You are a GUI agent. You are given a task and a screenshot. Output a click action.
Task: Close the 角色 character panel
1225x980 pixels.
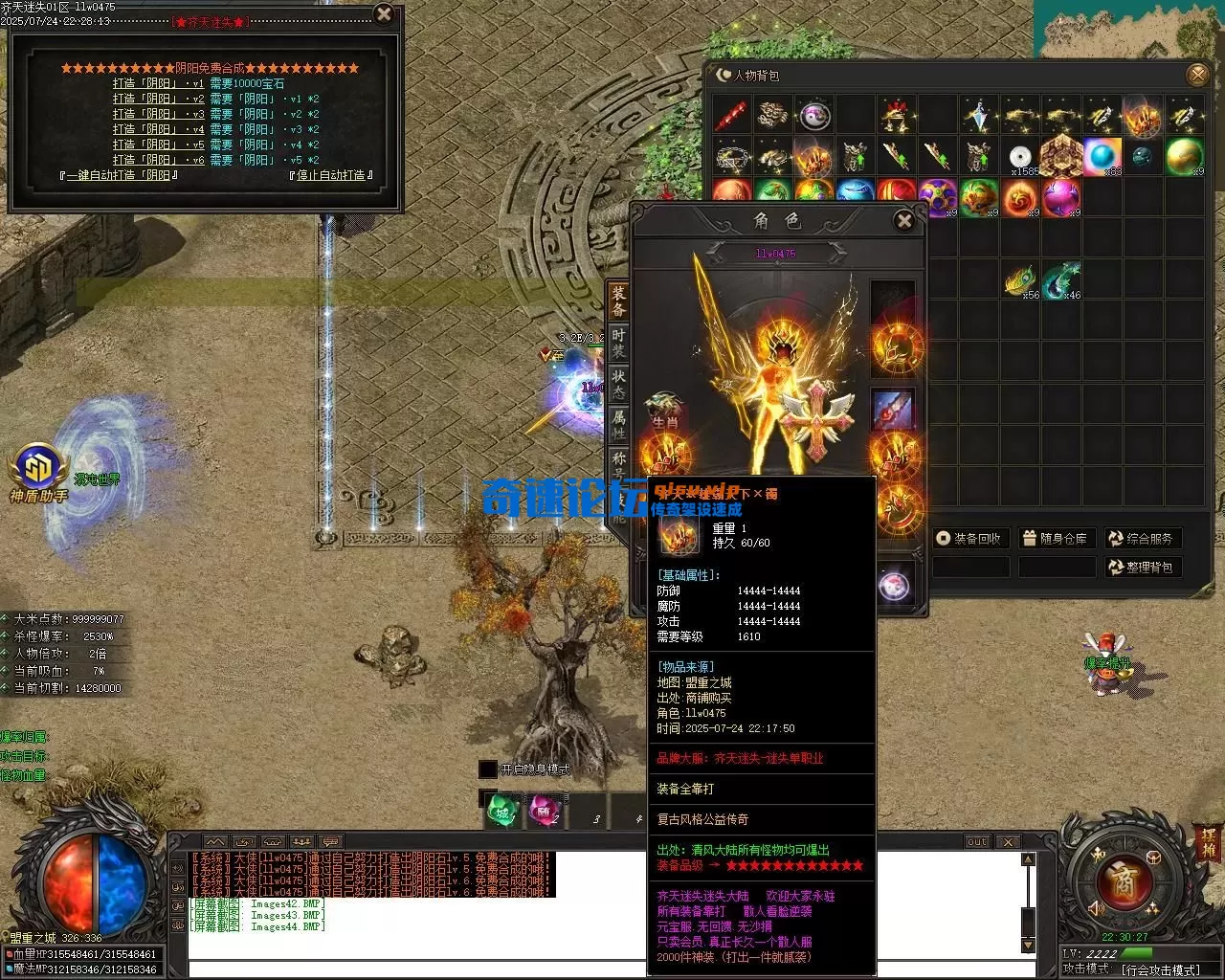[x=903, y=221]
